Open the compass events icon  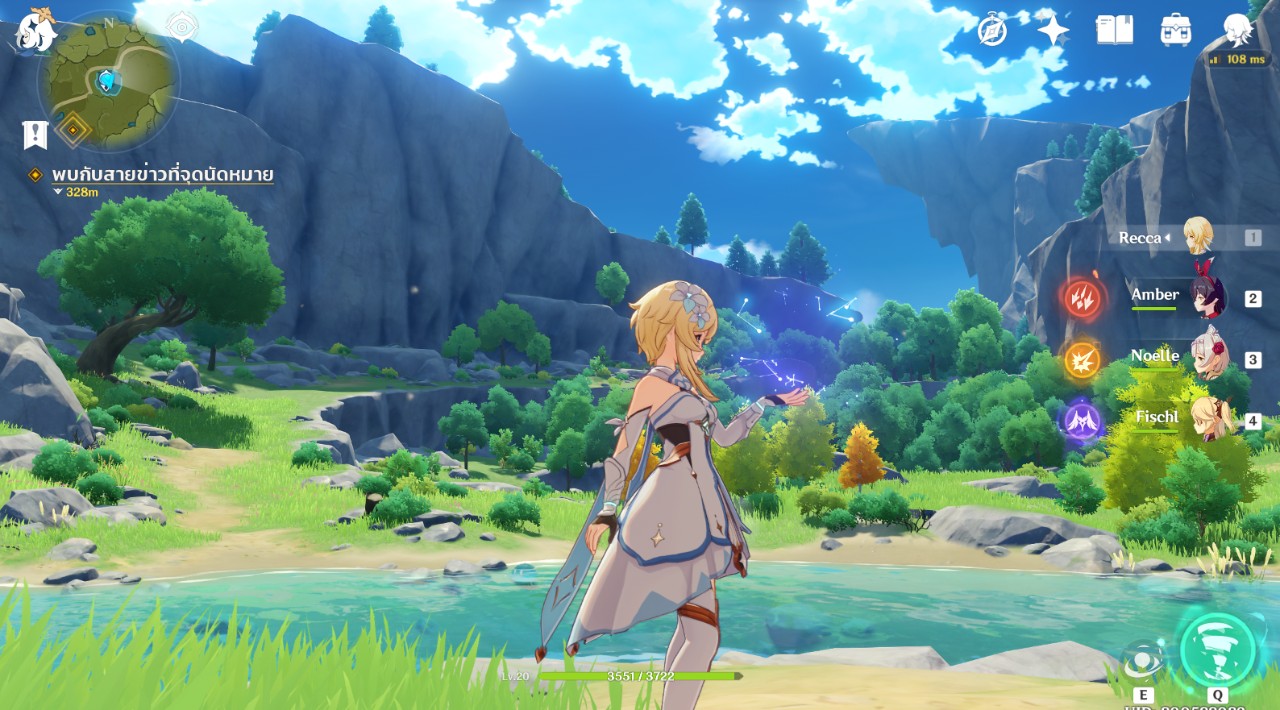tap(992, 30)
